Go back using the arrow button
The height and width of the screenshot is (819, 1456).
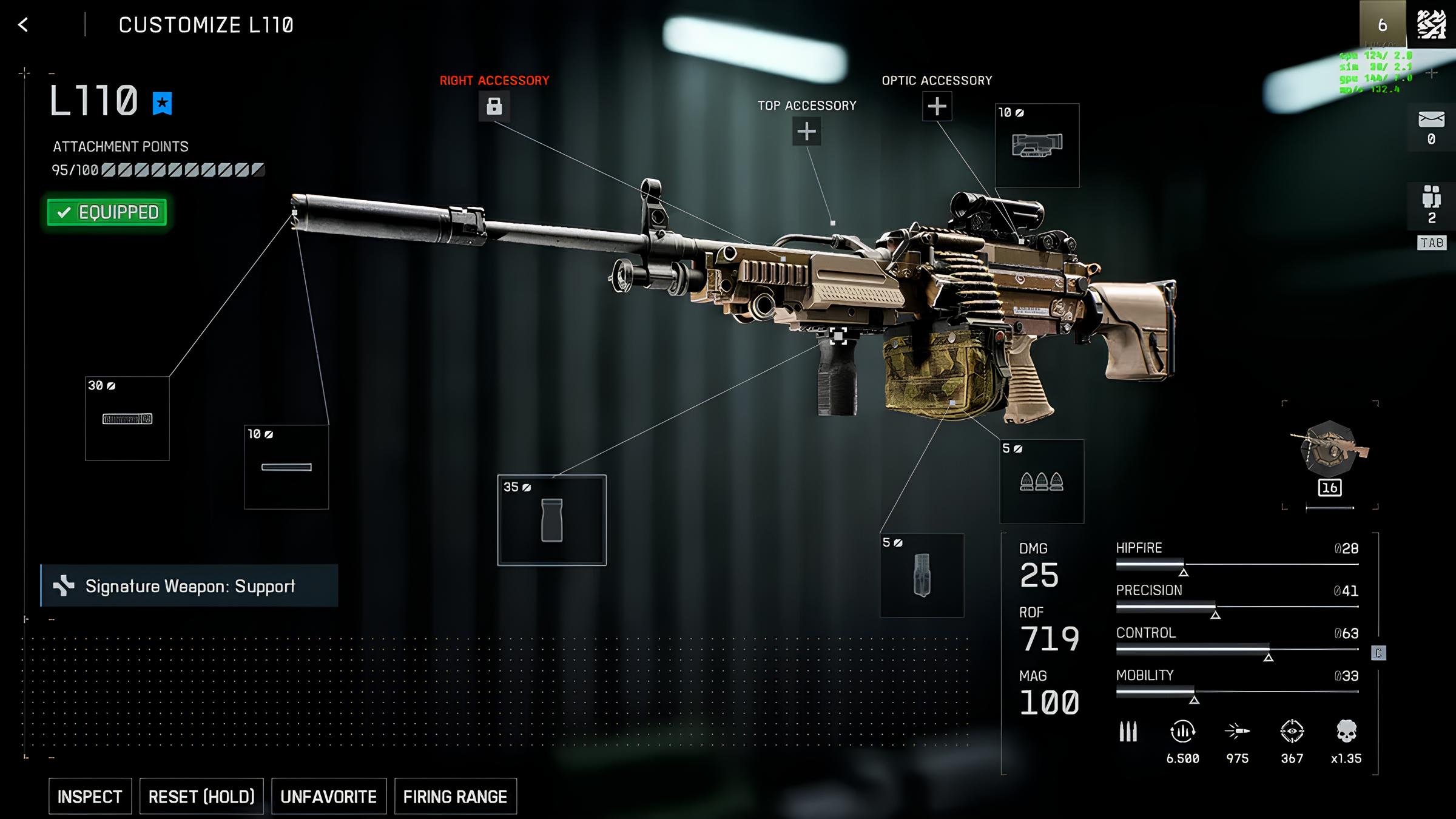[23, 25]
